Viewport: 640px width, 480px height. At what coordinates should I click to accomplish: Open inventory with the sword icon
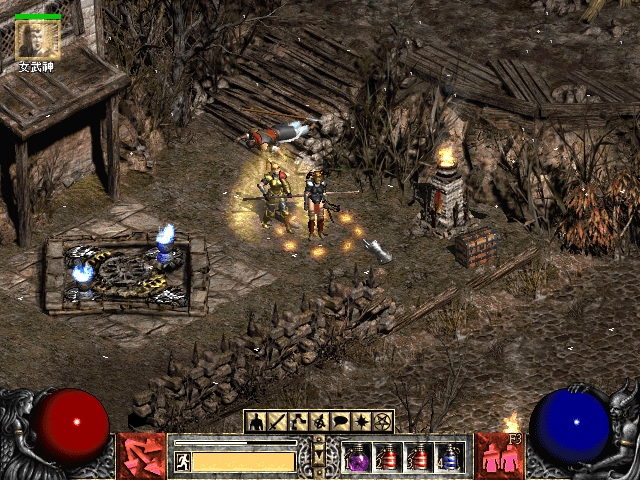[278, 421]
